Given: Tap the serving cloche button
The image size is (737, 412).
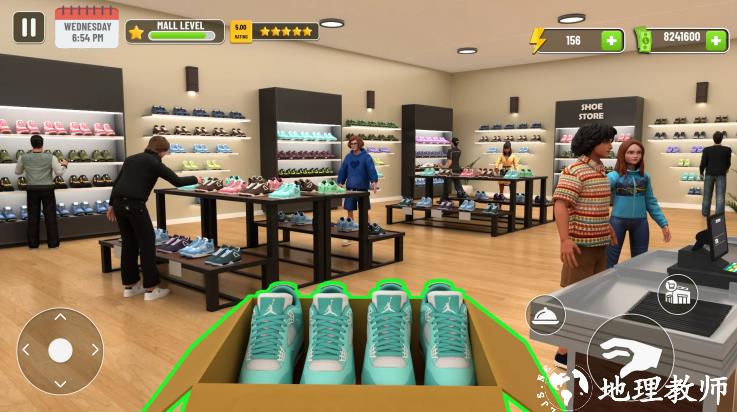Looking at the screenshot, I should (546, 316).
